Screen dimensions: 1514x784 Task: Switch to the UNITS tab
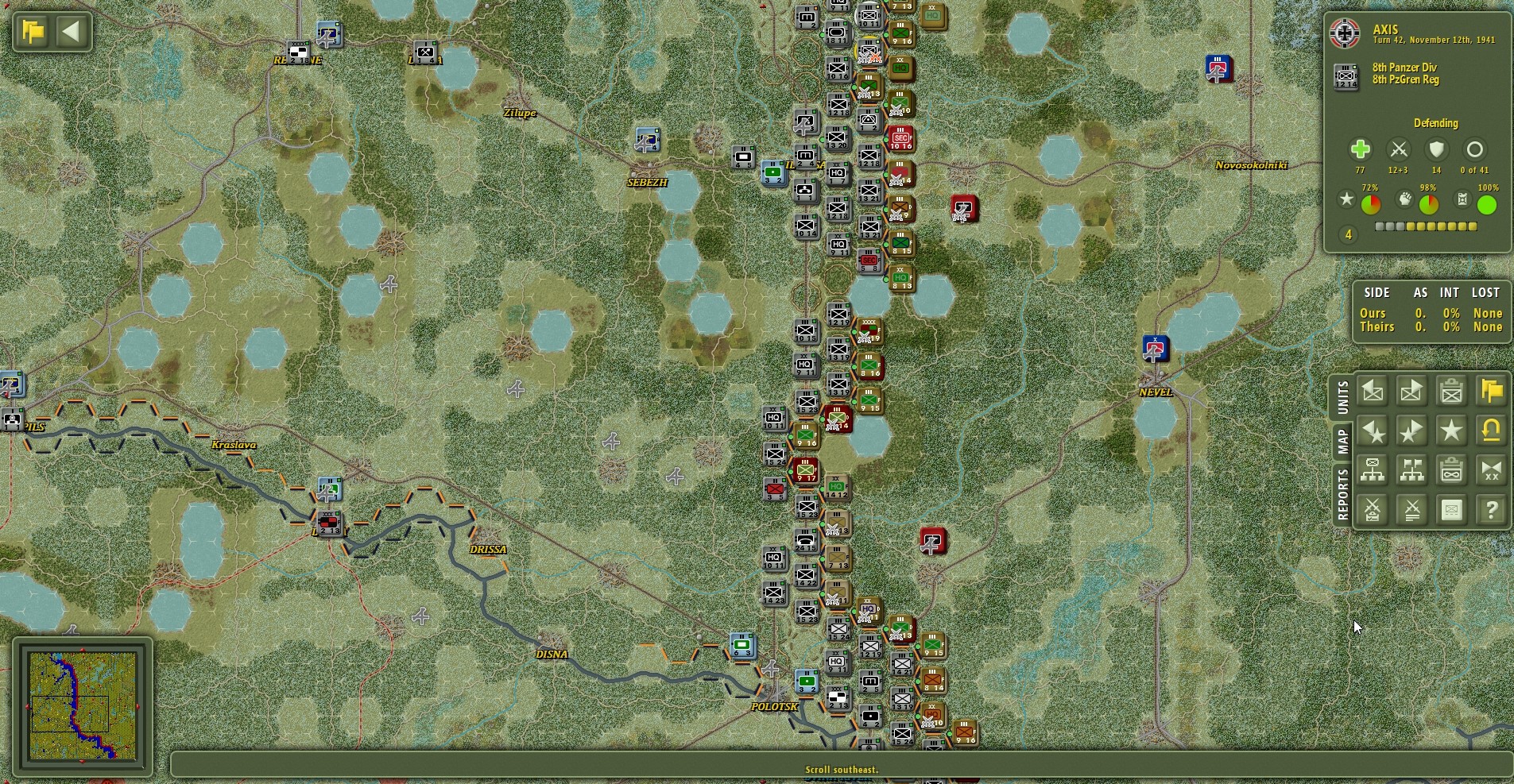click(x=1343, y=398)
